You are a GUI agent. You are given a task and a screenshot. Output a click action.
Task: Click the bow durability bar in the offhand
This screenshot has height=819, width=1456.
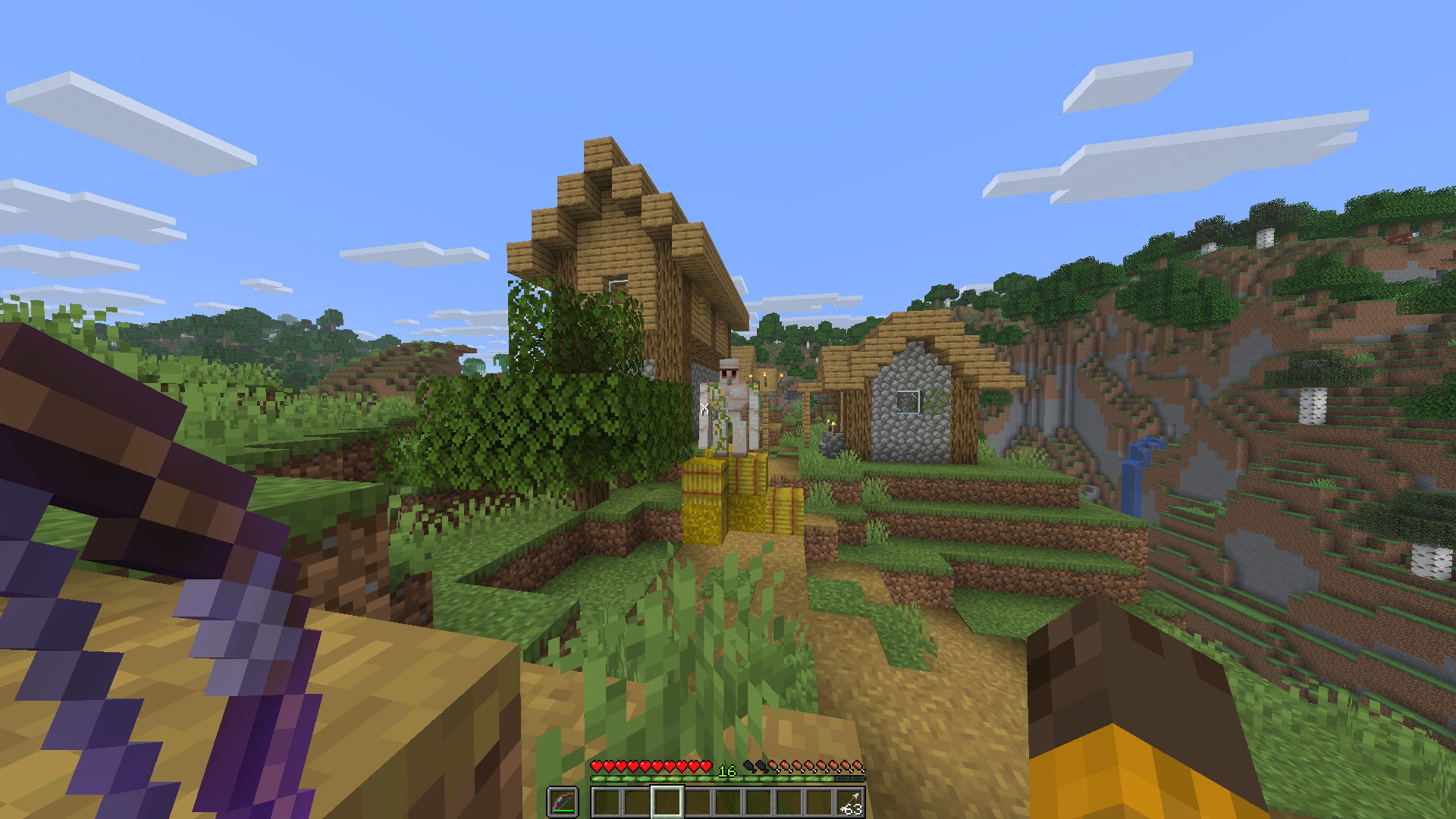[x=563, y=811]
